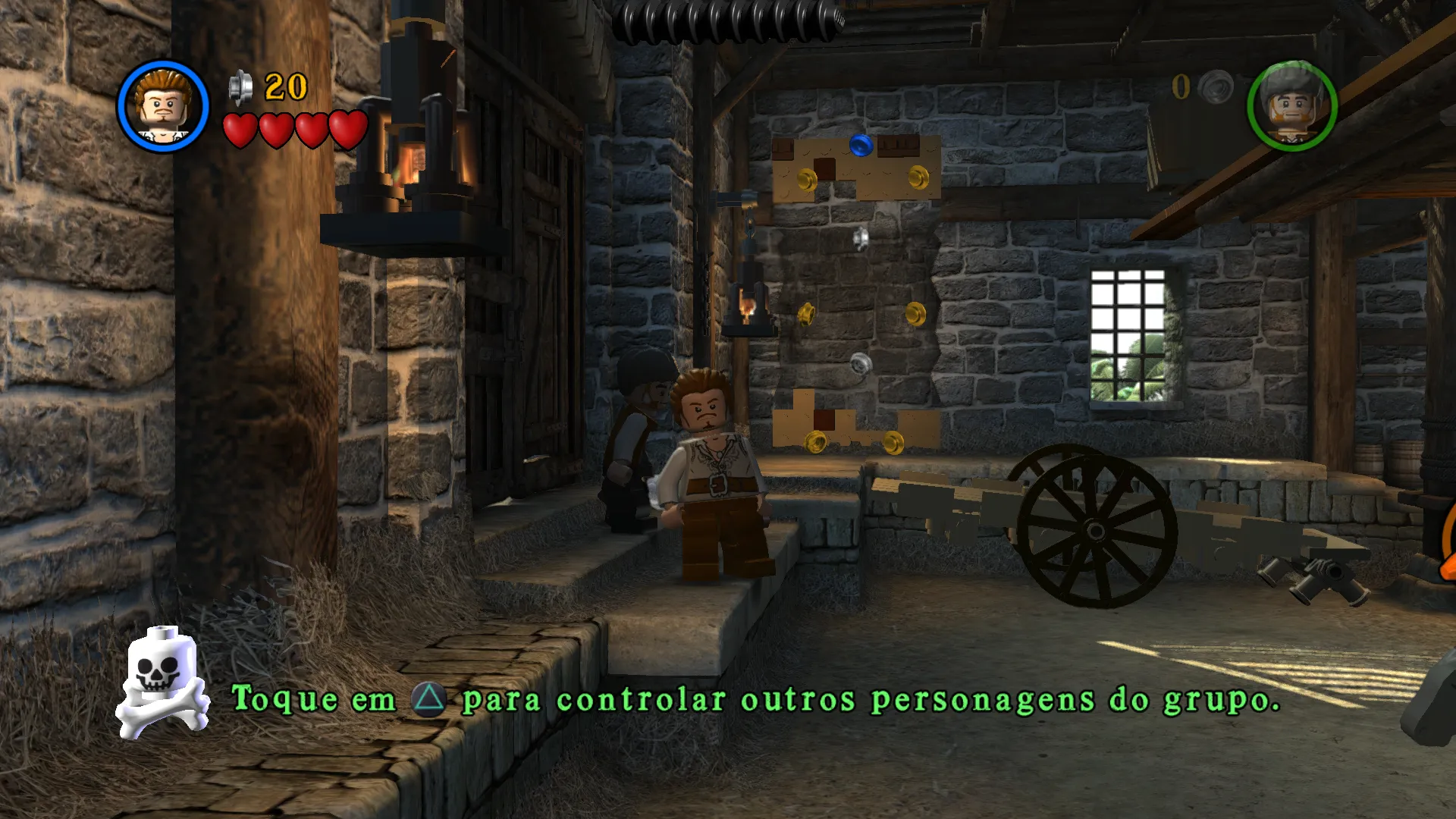The width and height of the screenshot is (1456, 819).
Task: Select player one's blue-ringed character portrait
Action: click(163, 106)
